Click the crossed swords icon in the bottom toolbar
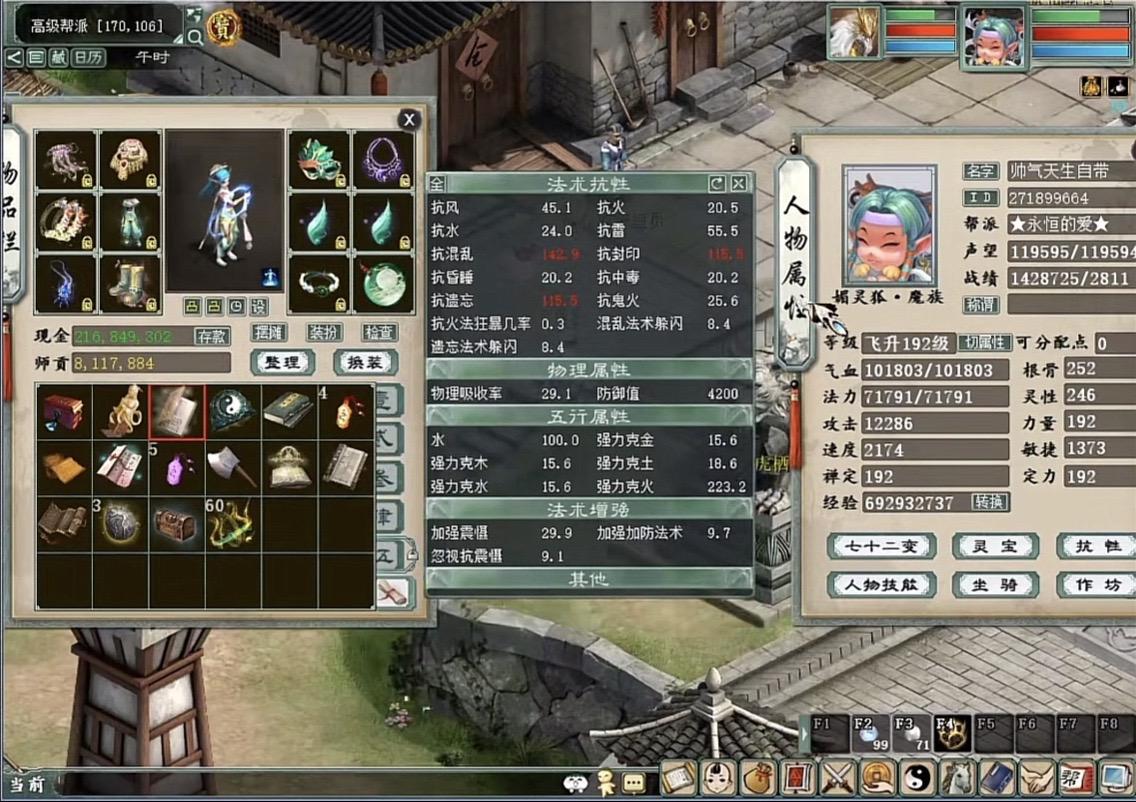The width and height of the screenshot is (1136, 802). click(x=834, y=777)
